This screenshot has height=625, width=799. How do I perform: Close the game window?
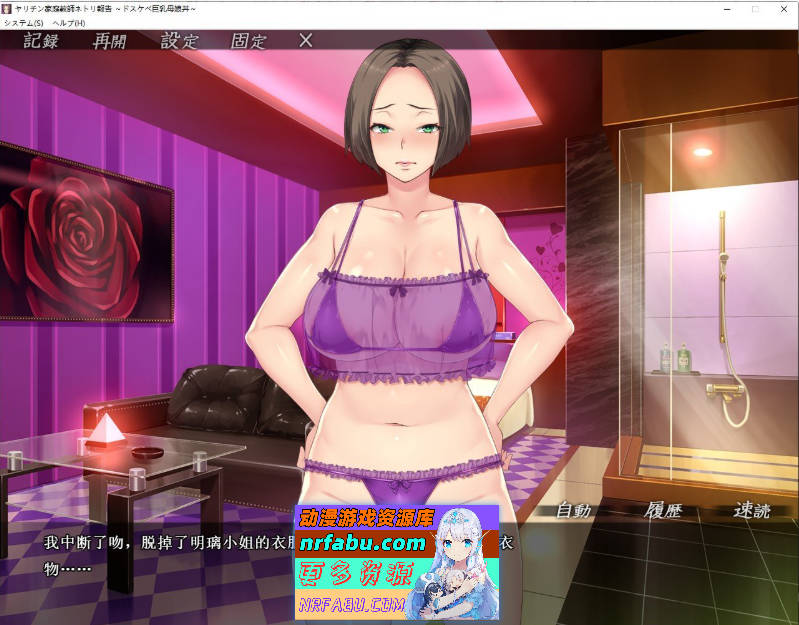click(784, 8)
